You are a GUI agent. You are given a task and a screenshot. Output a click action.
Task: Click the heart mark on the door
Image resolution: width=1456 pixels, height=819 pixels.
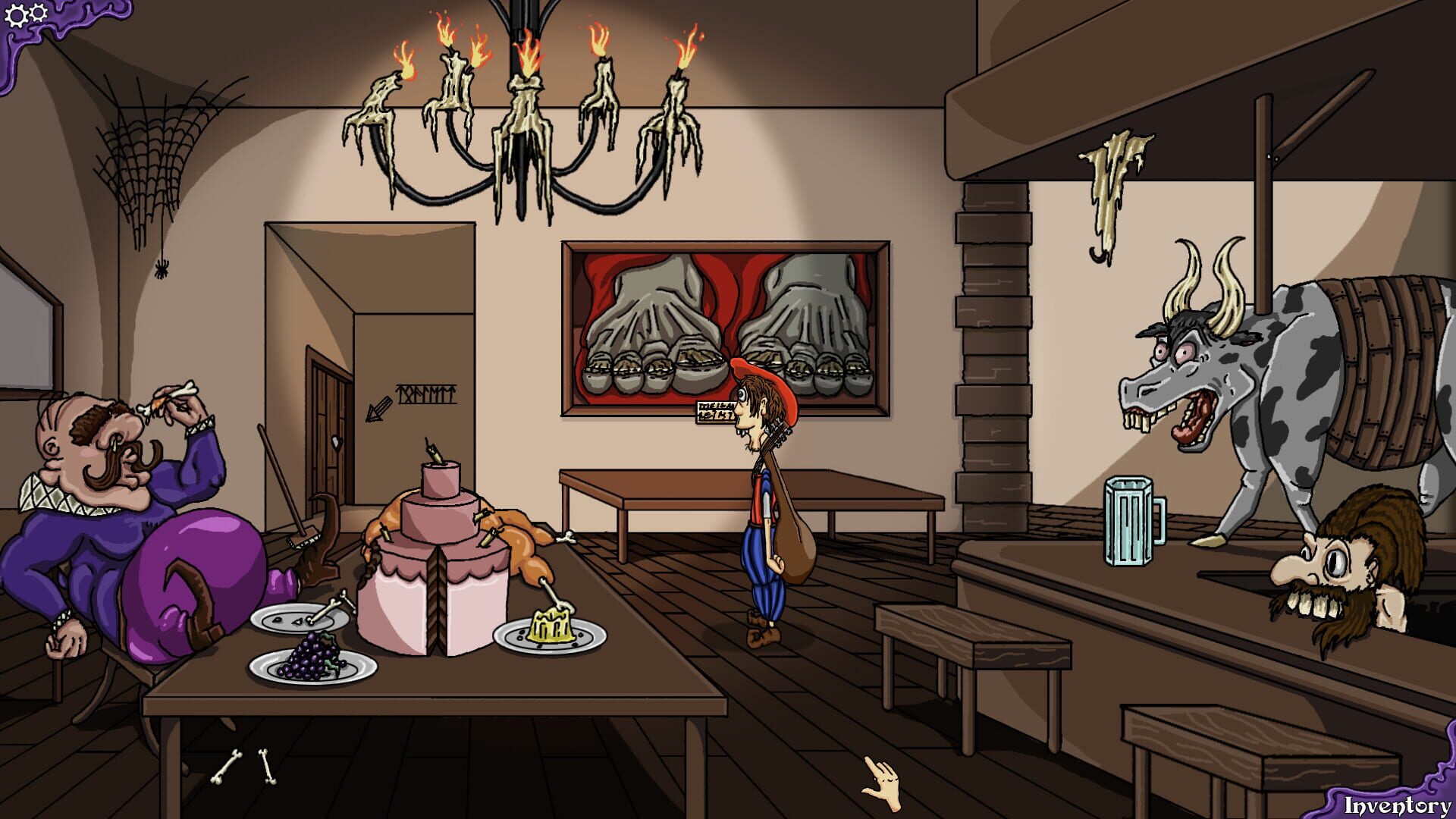pyautogui.click(x=336, y=444)
